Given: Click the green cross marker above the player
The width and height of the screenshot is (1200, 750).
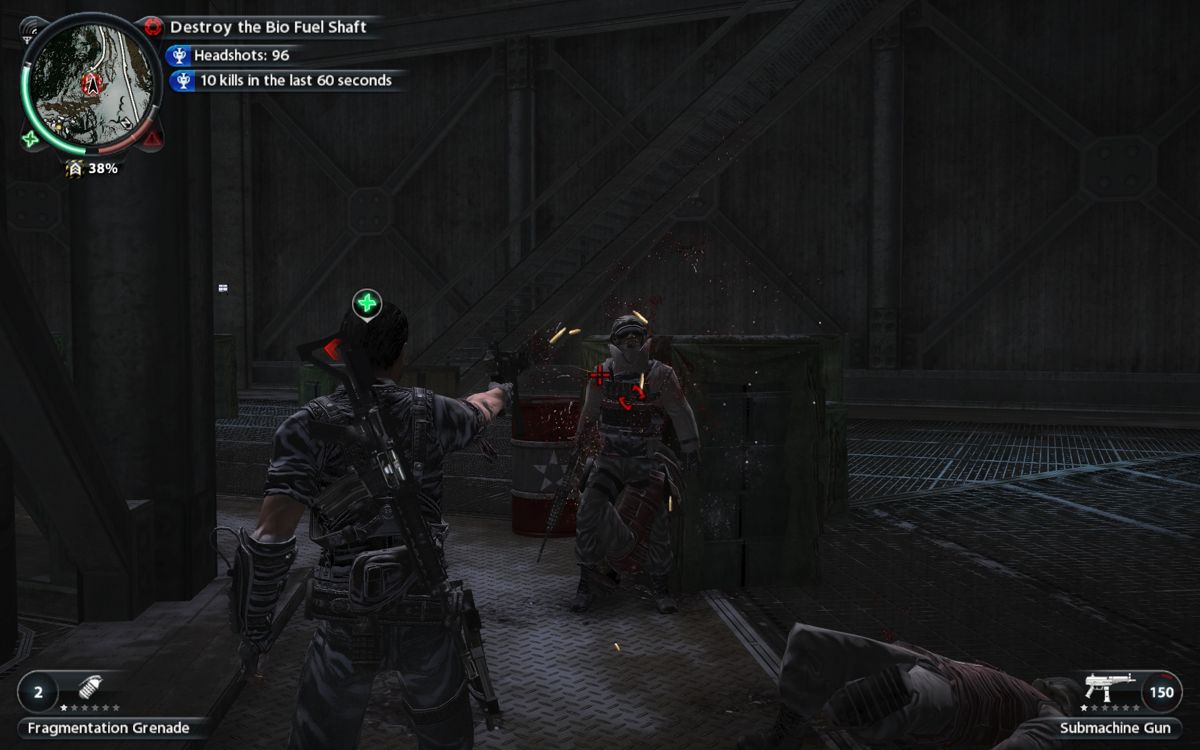Looking at the screenshot, I should [367, 303].
